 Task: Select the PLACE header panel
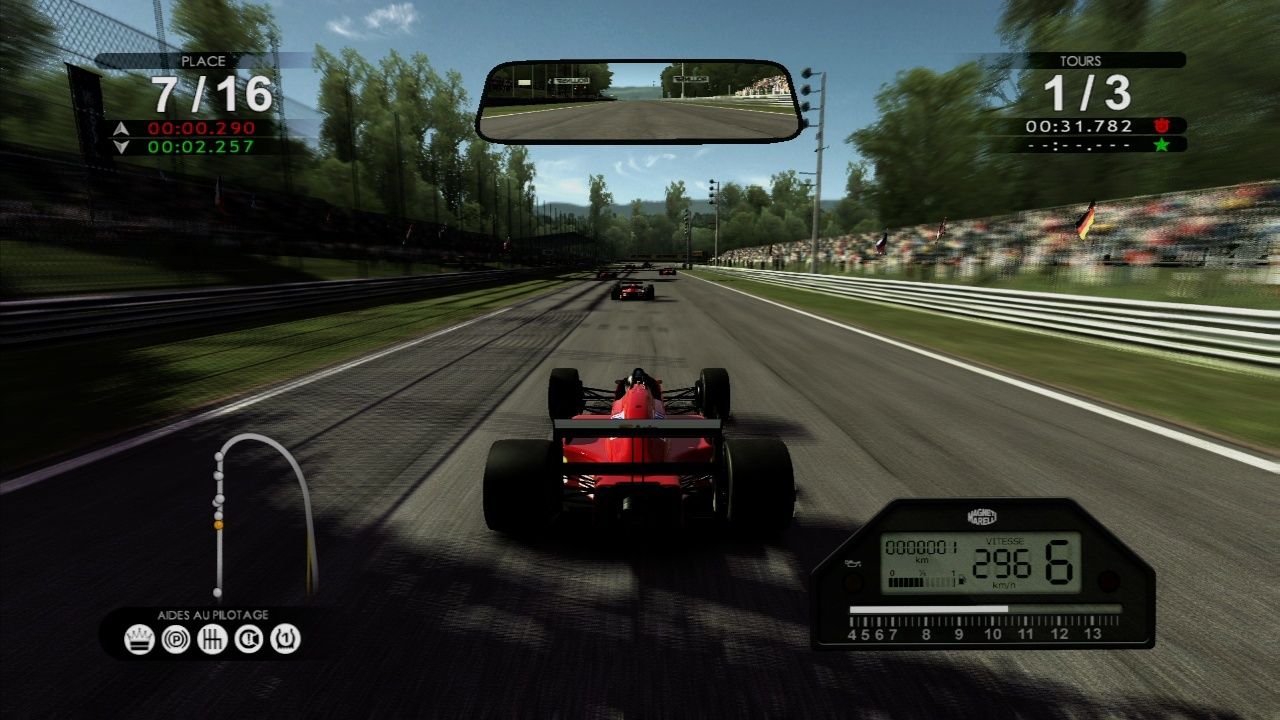[x=206, y=61]
